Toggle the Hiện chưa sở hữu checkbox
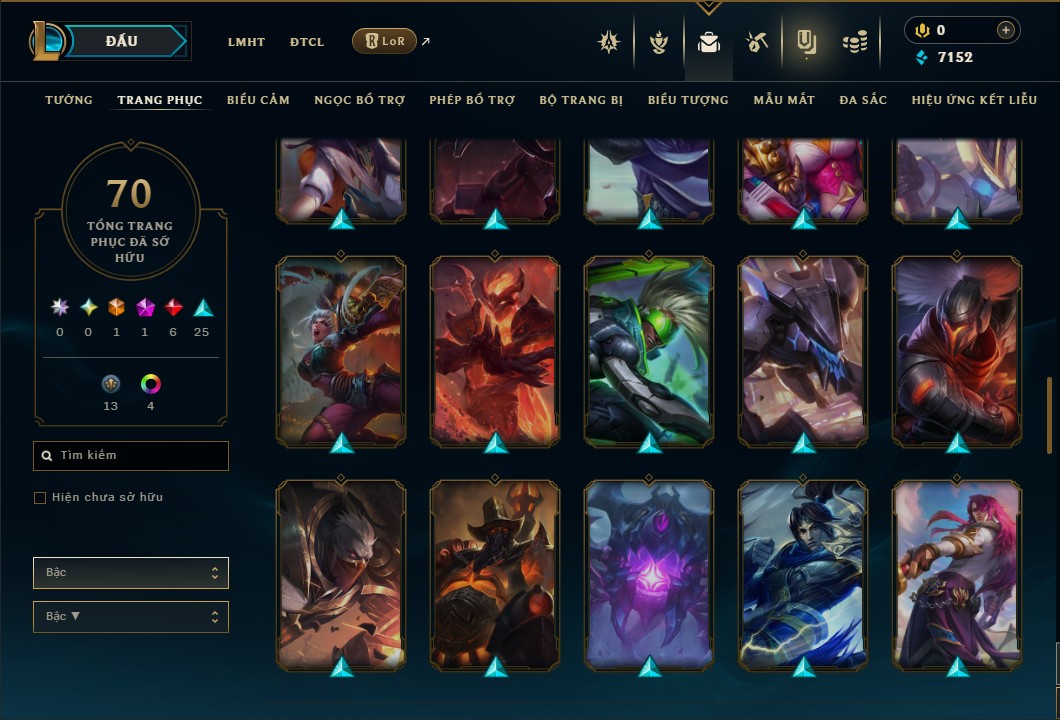This screenshot has height=720, width=1060. pyautogui.click(x=40, y=498)
